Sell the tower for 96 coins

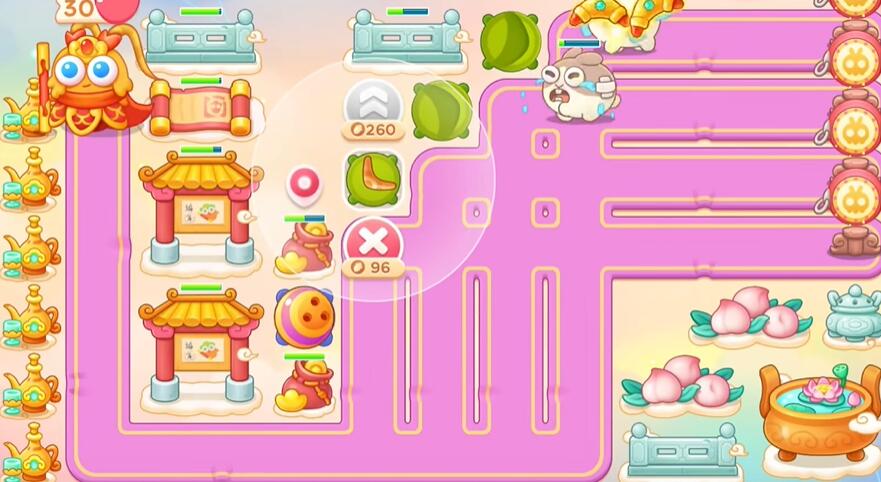click(x=372, y=243)
